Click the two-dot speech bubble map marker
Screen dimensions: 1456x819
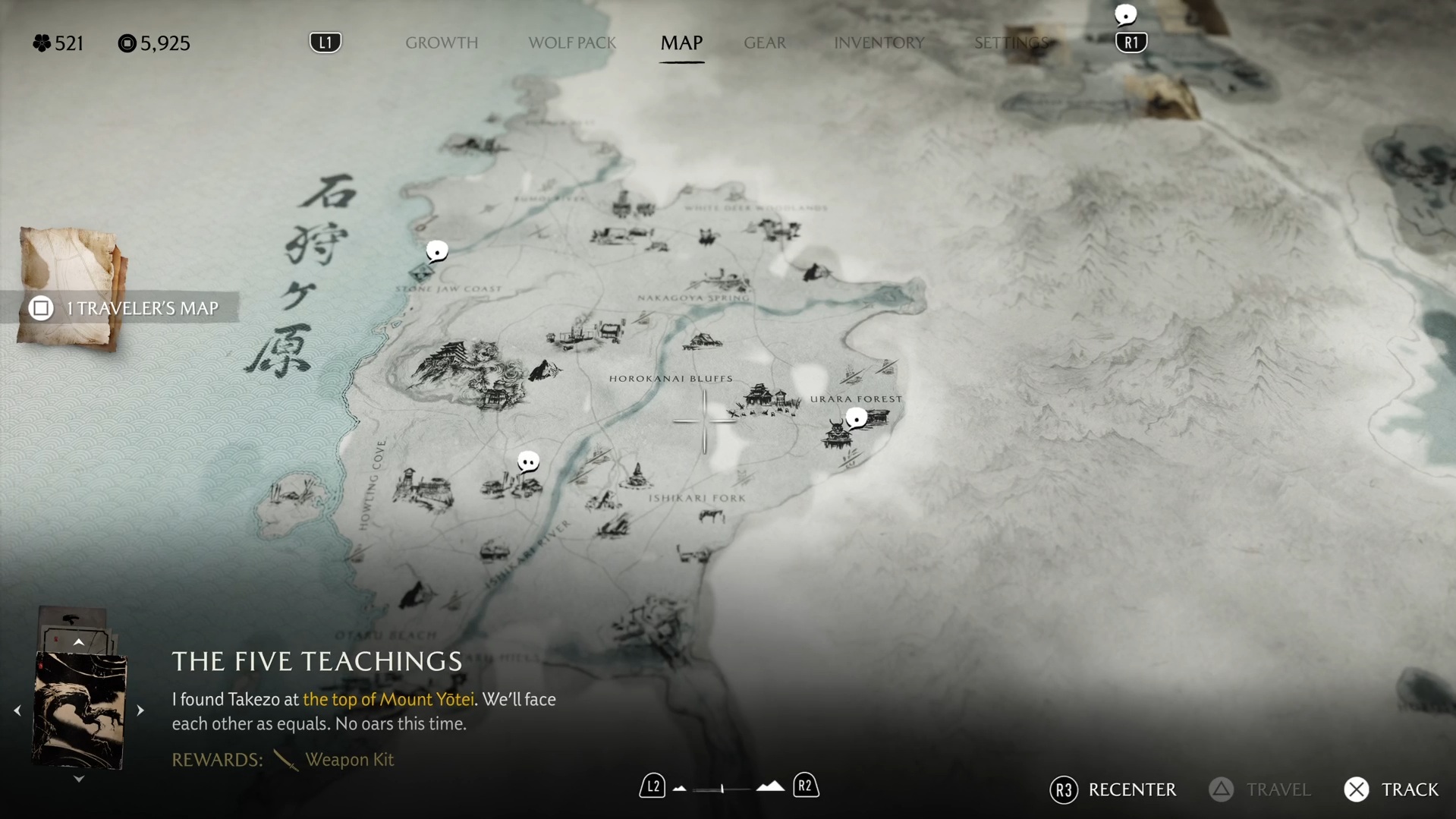coord(528,461)
